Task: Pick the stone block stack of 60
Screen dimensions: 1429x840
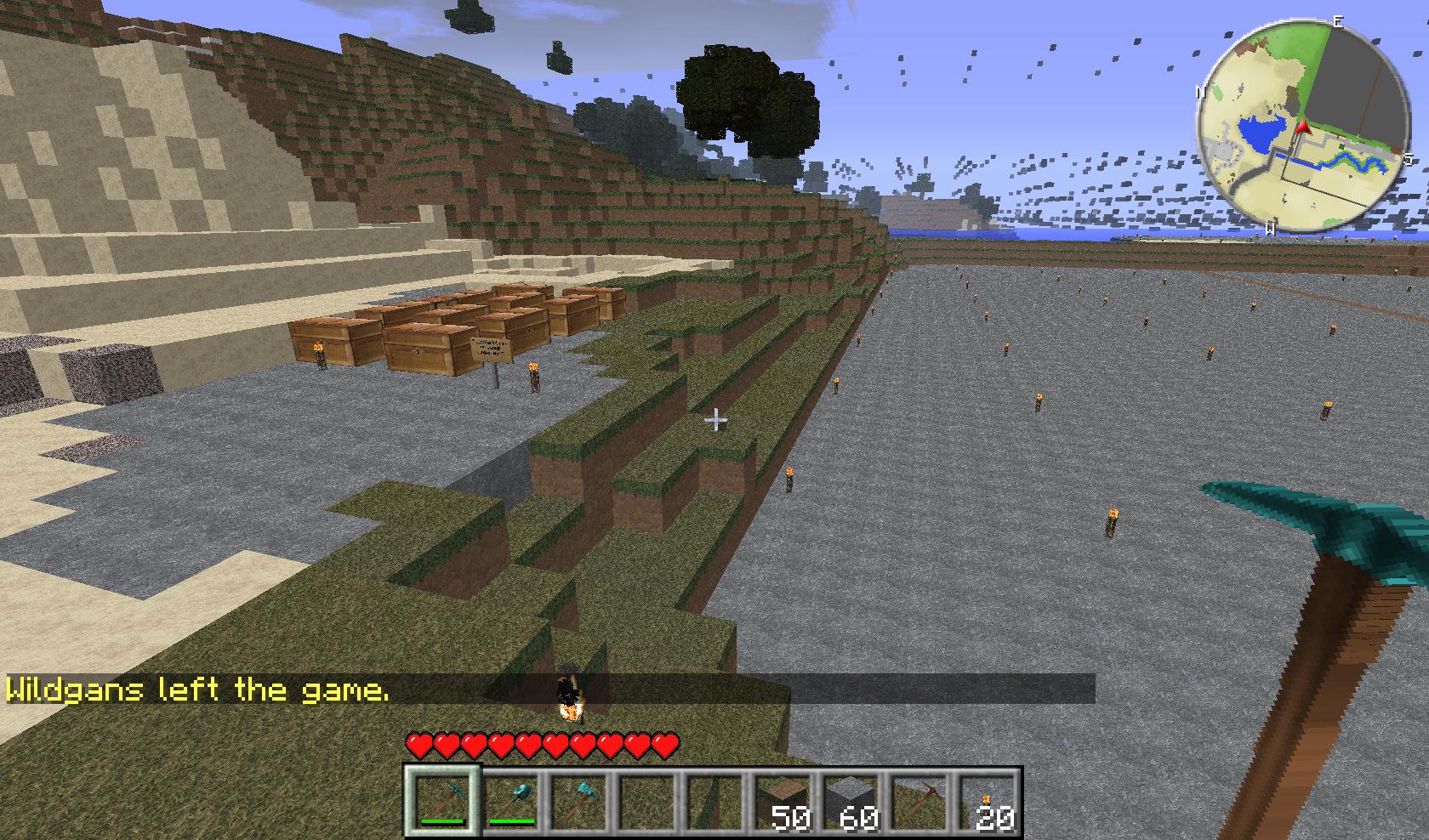Action: click(851, 801)
